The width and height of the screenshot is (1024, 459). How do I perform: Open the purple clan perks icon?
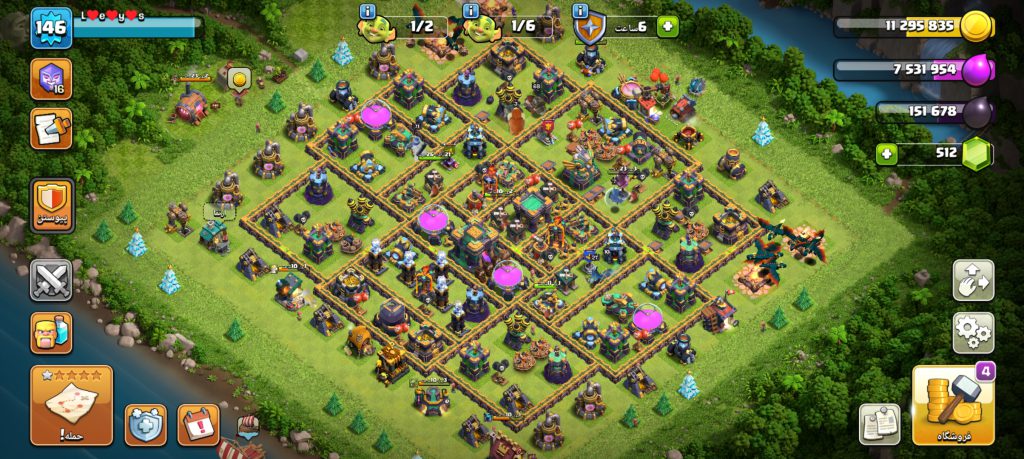(50, 78)
